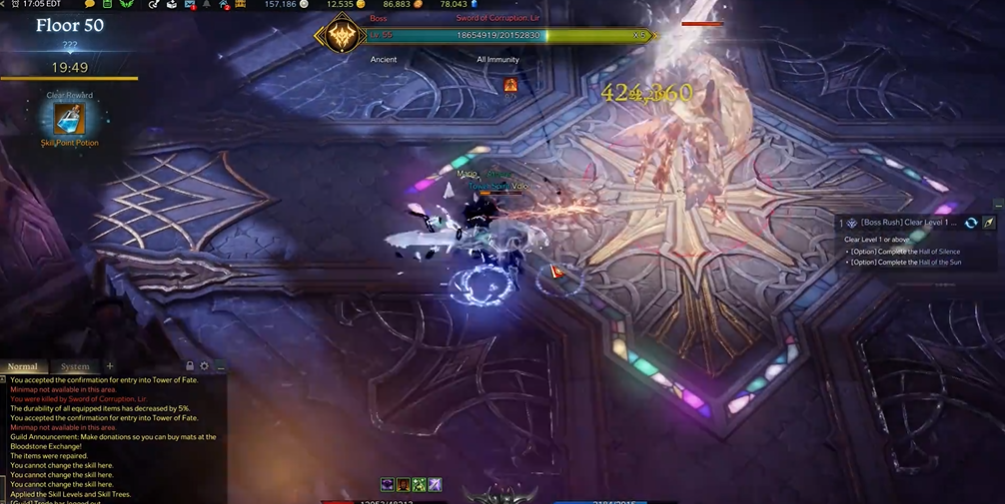The width and height of the screenshot is (1005, 504).
Task: Minimize the chat window
Action: pos(220,367)
